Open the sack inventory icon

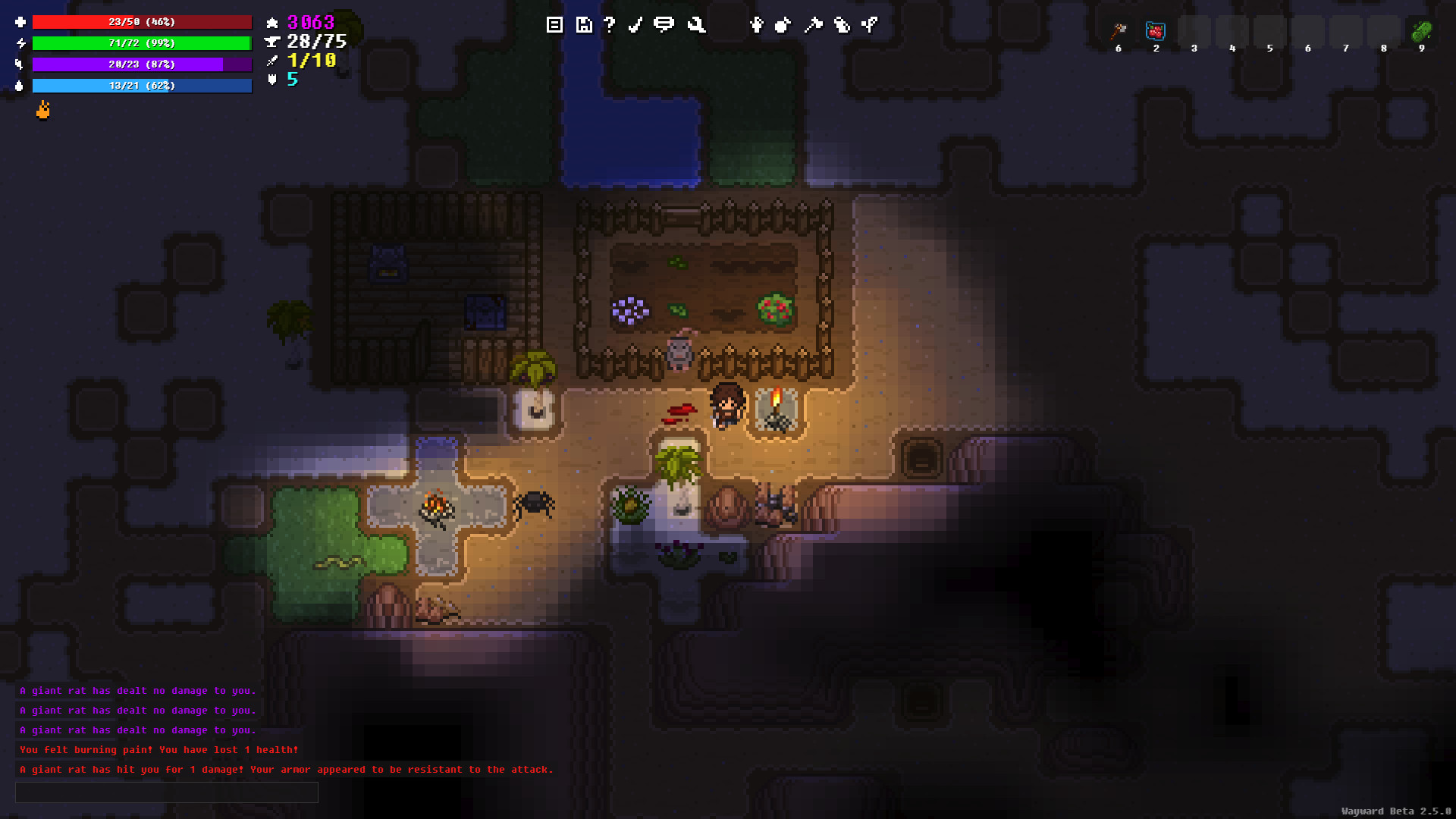point(783,25)
